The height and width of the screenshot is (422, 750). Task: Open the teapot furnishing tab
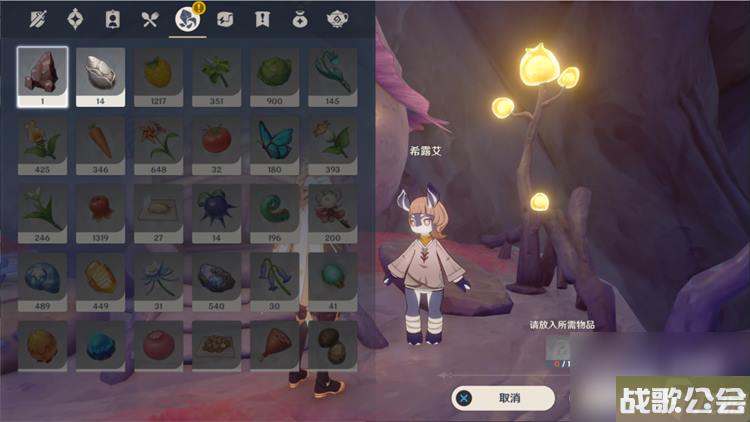pyautogui.click(x=336, y=18)
